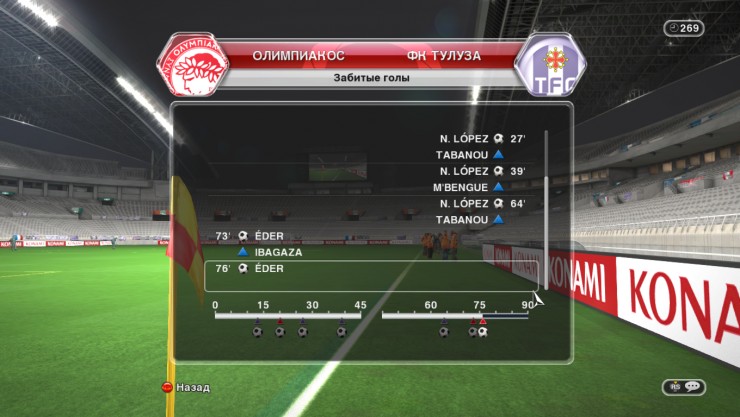Choose Éder's 73' goal entry
The width and height of the screenshot is (740, 417).
point(258,236)
